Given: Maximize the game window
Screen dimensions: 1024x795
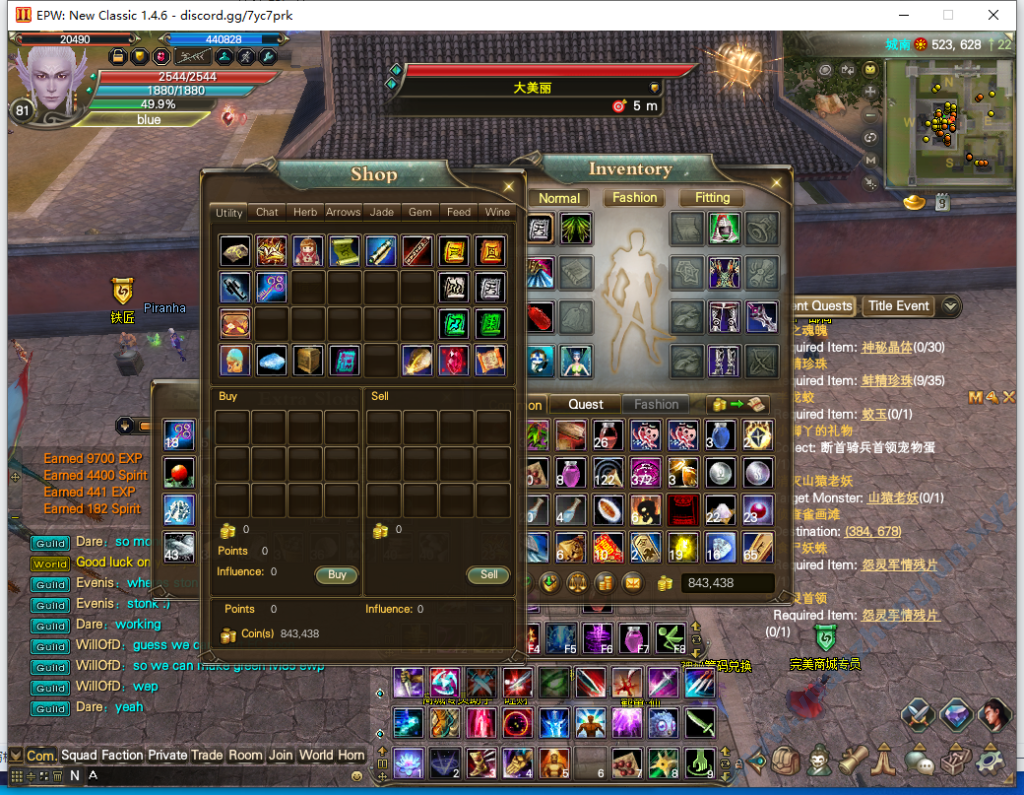Looking at the screenshot, I should pyautogui.click(x=948, y=15).
